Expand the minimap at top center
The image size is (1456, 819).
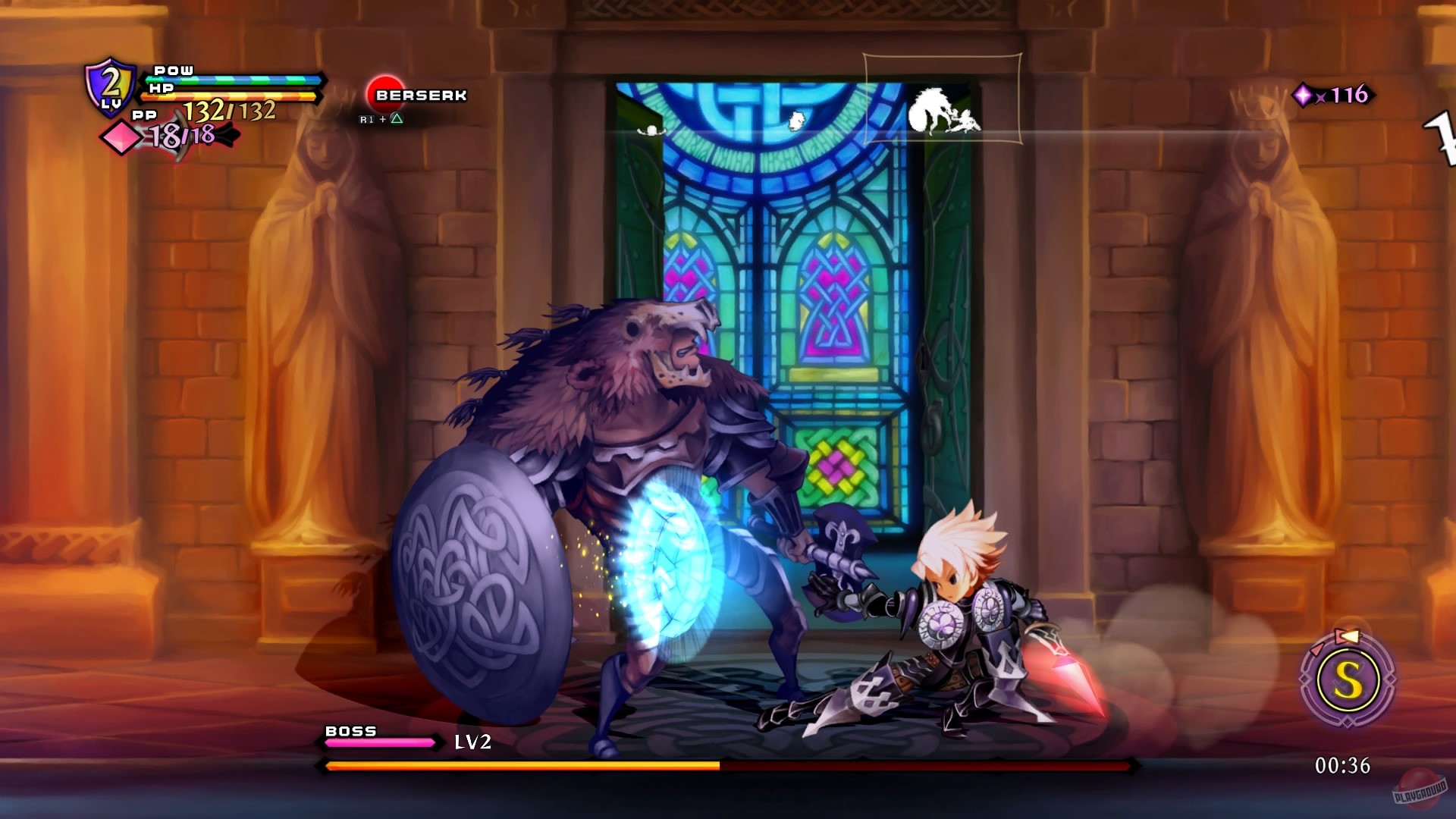(943, 97)
